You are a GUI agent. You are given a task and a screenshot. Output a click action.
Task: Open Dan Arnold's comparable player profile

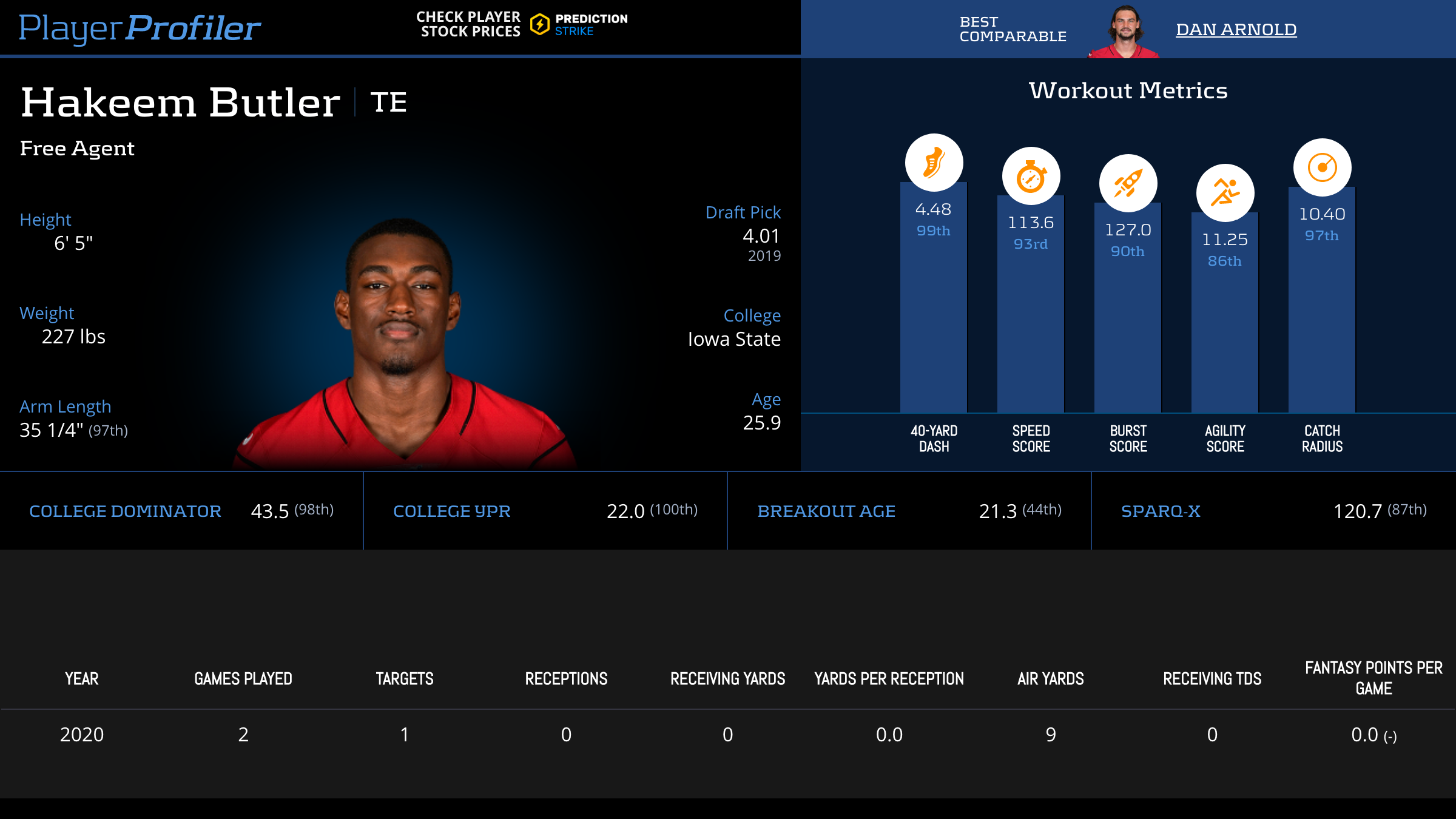click(x=1236, y=29)
